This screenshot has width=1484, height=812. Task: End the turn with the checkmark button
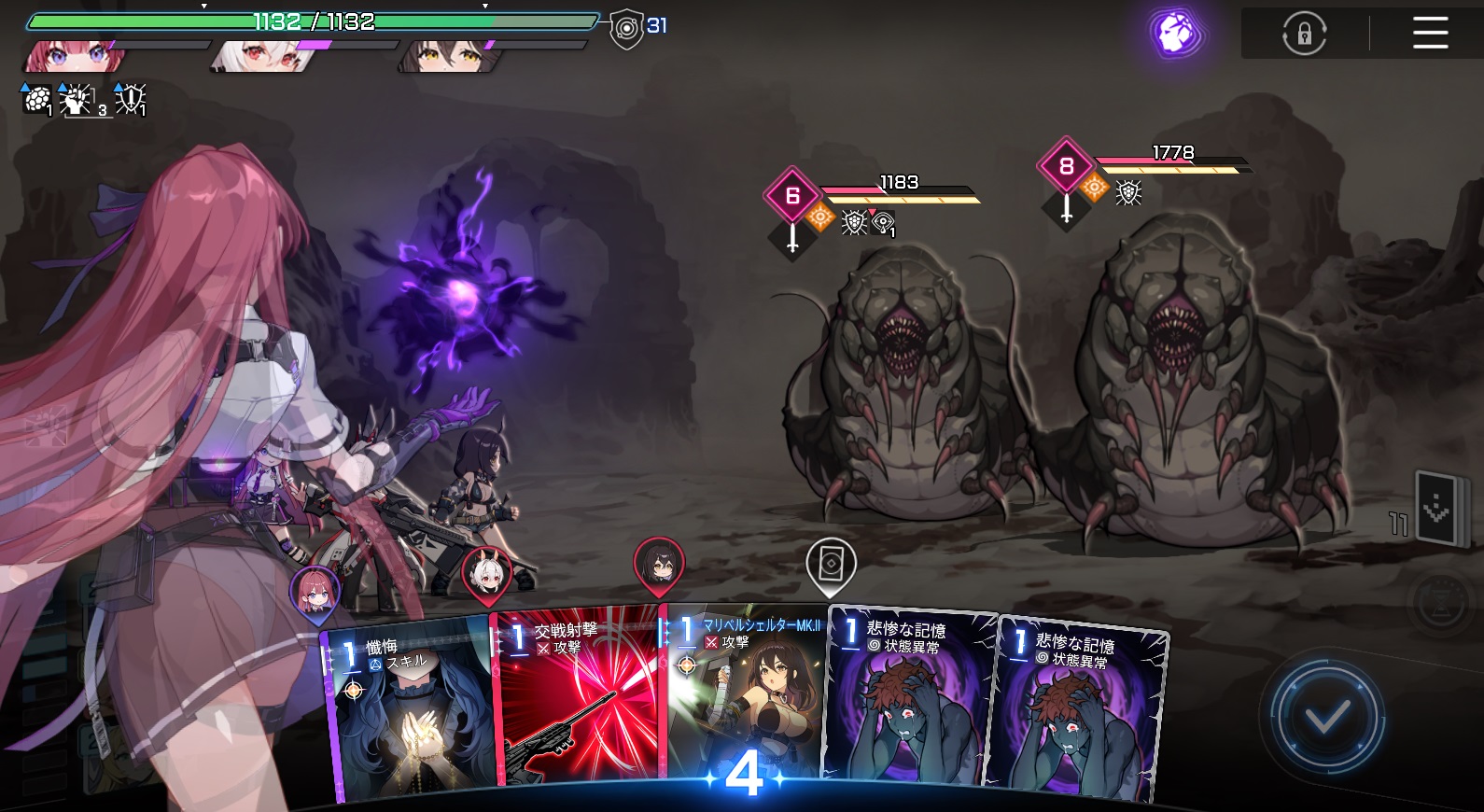click(x=1326, y=718)
